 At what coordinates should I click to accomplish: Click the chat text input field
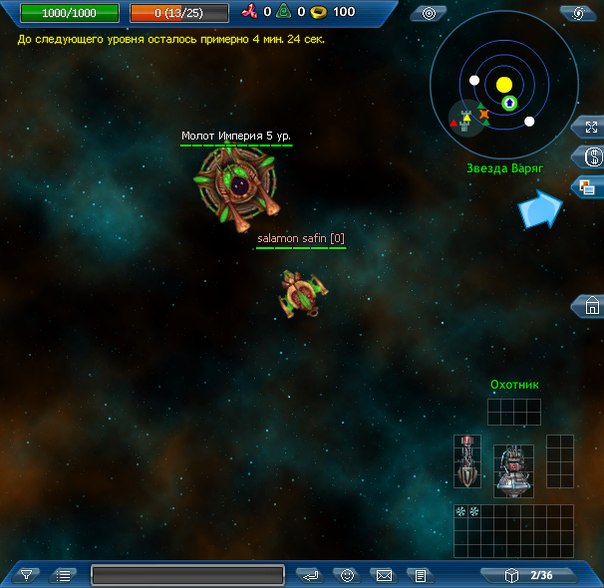pos(188,575)
